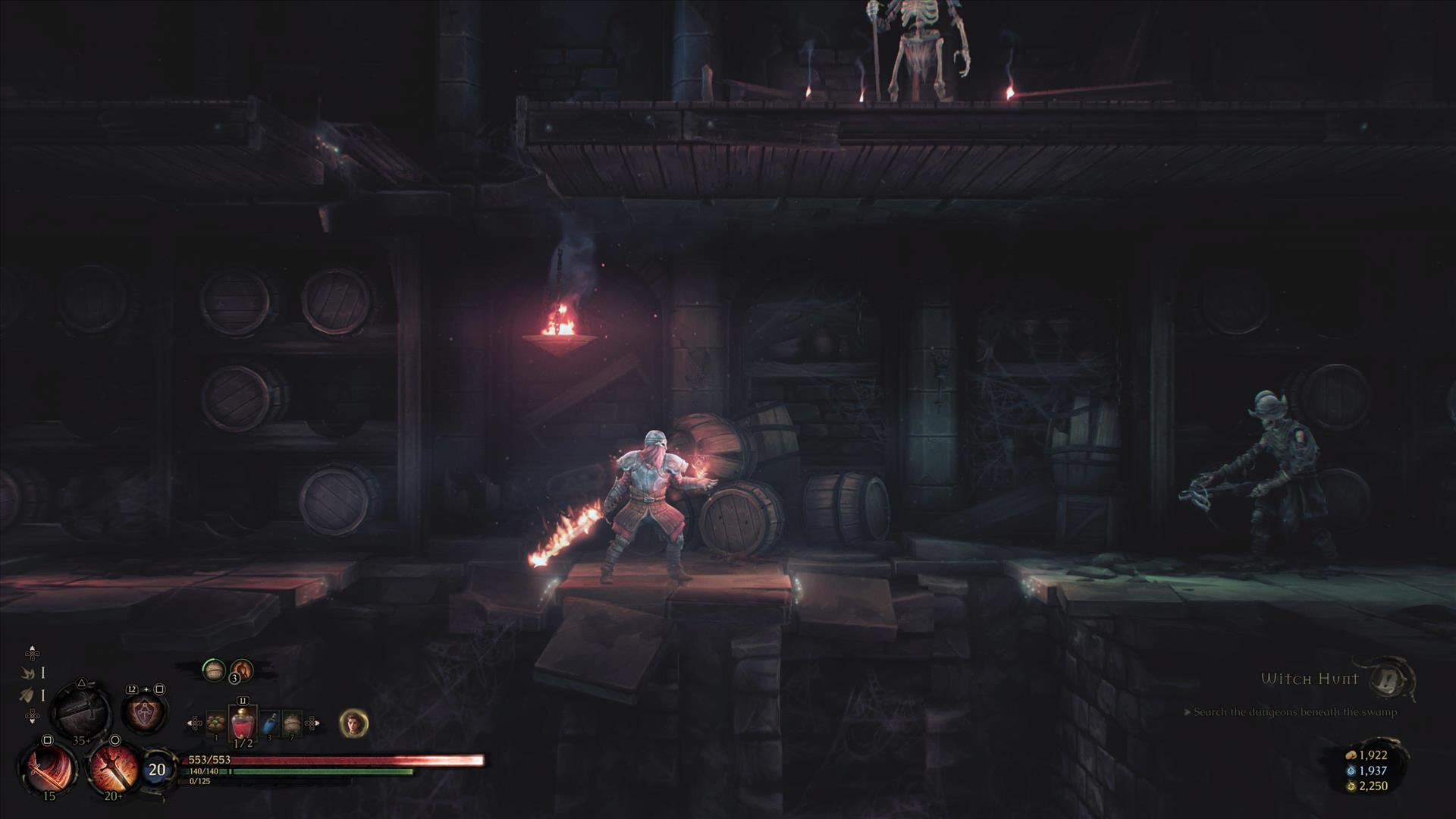Click the blue level 20 badge
Screen dimensions: 1456x819
tap(156, 770)
